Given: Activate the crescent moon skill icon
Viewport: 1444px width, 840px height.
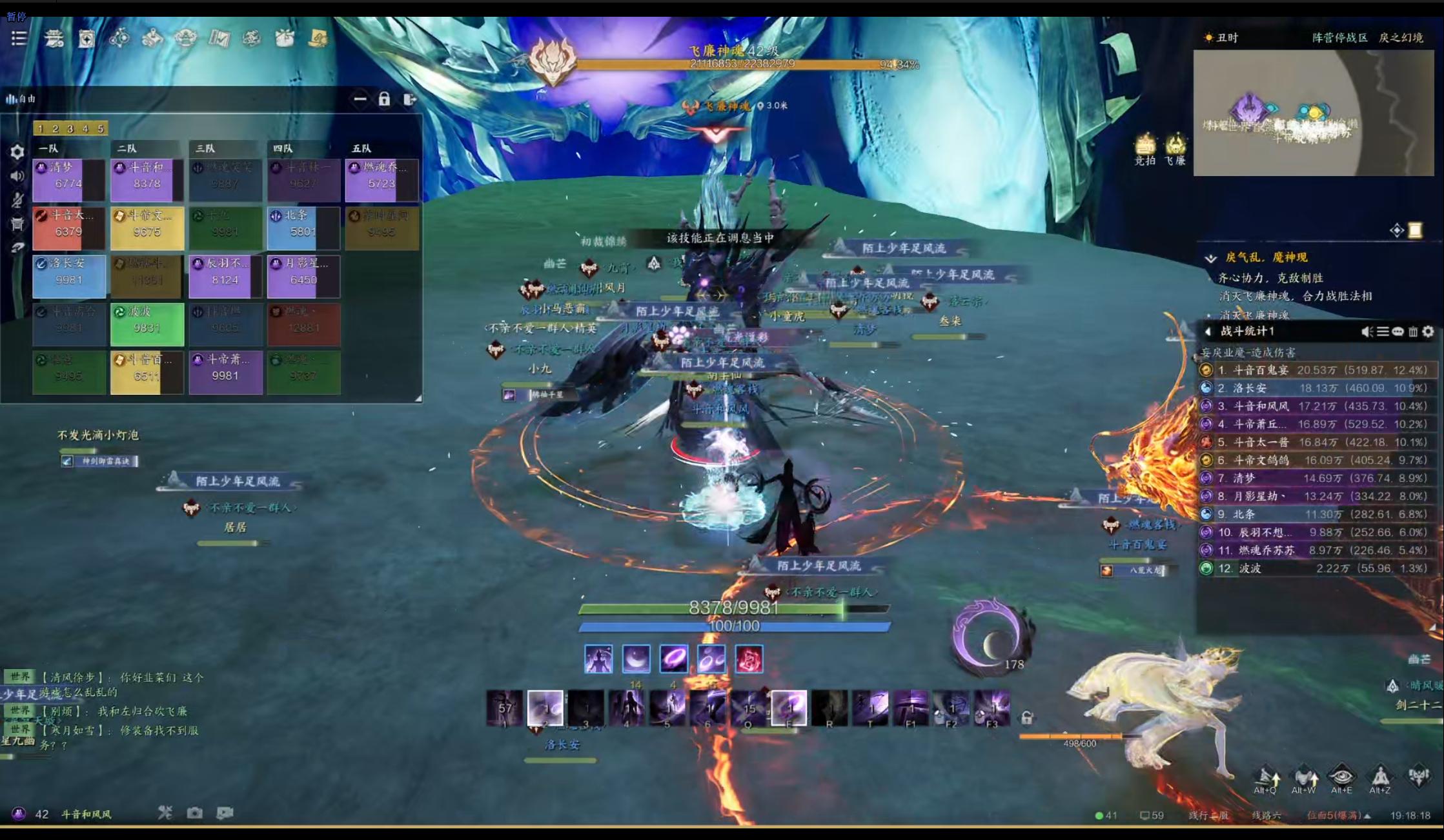Looking at the screenshot, I should (636, 659).
